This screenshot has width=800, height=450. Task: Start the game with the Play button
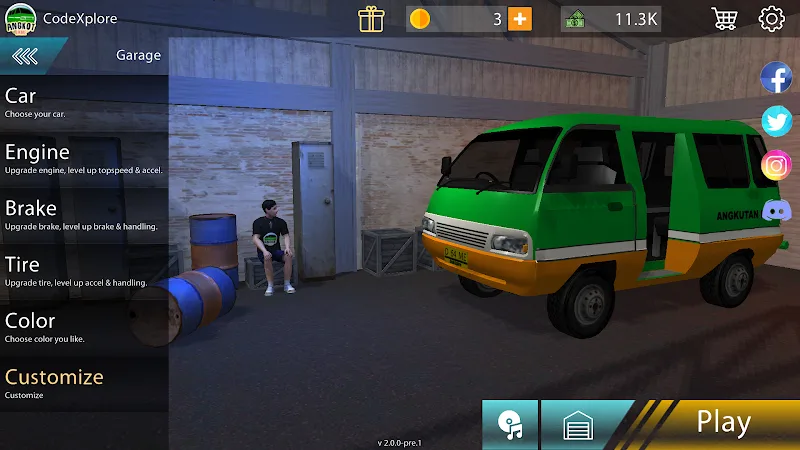click(723, 423)
